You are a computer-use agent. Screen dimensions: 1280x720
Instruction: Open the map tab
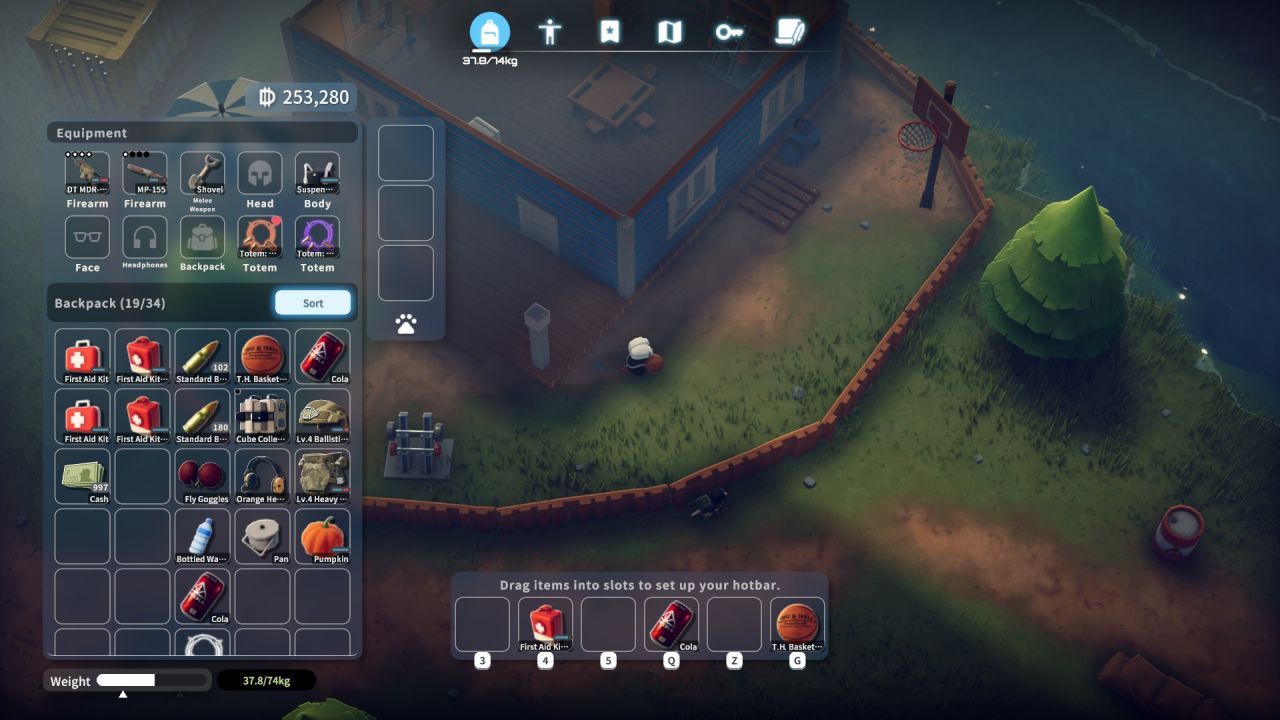[x=669, y=31]
